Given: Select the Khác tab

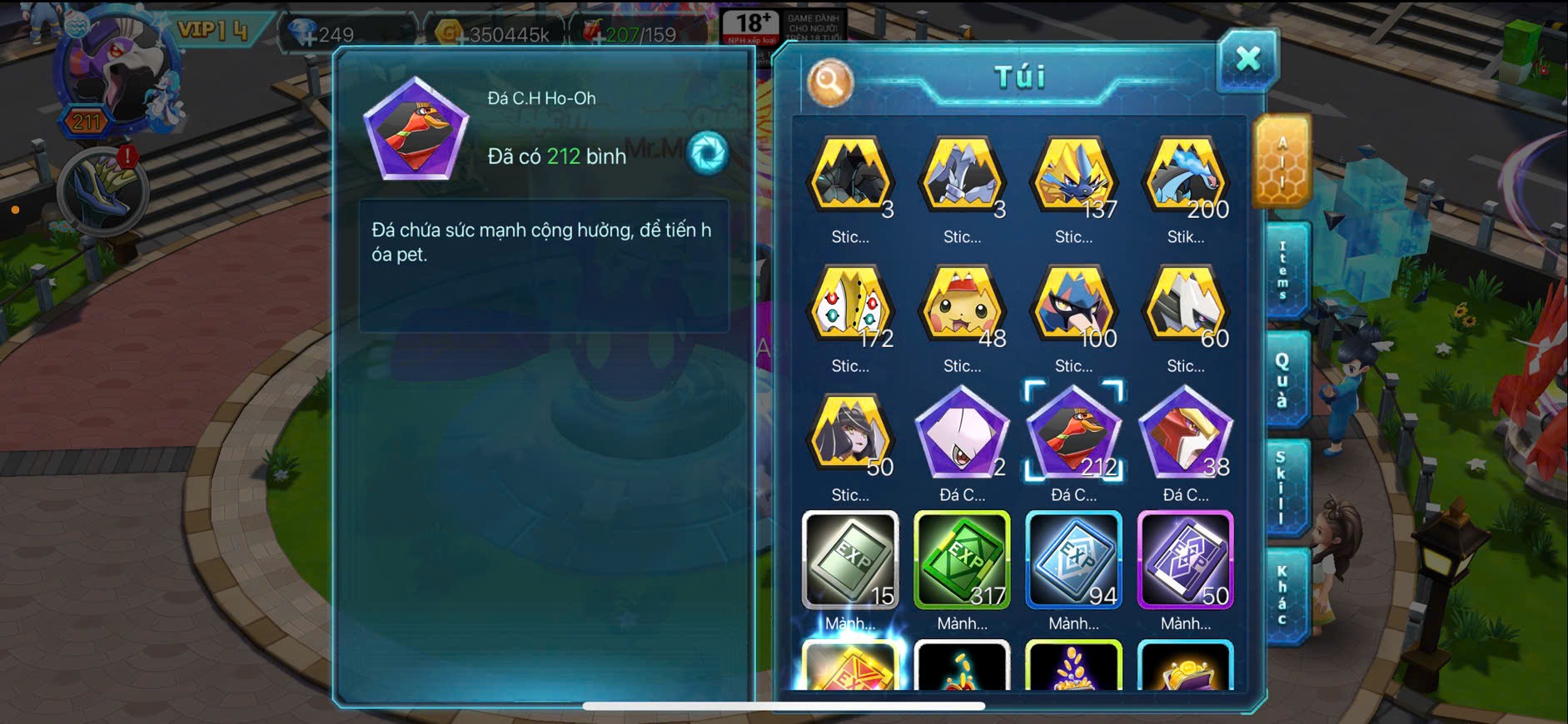Looking at the screenshot, I should tap(1282, 596).
